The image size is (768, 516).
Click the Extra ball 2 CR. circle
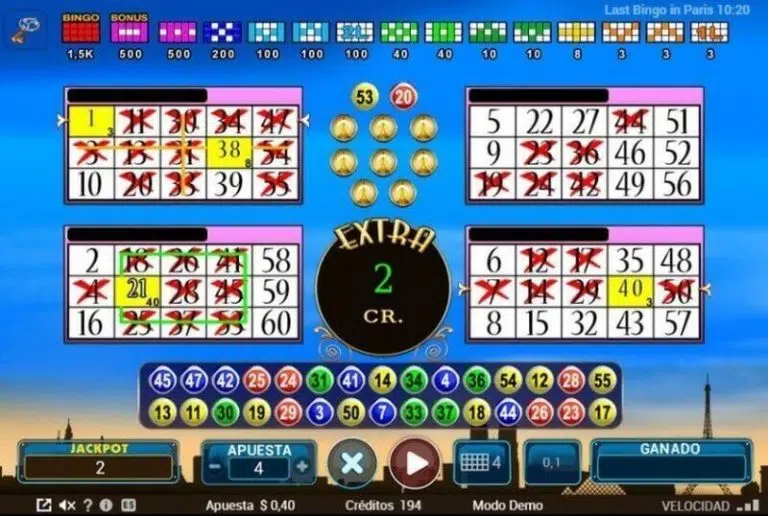pos(382,285)
